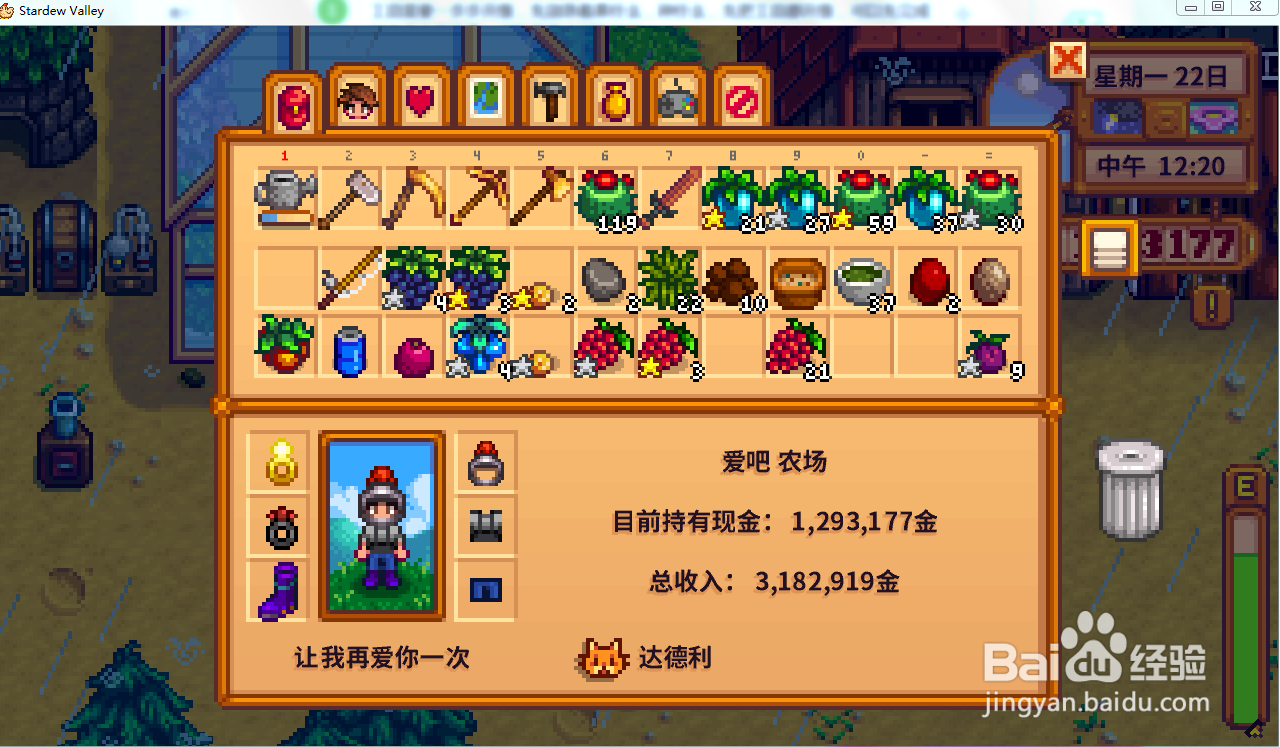Viewport: 1280px width, 747px height.
Task: Switch to the skills tab with the player head
Action: [357, 100]
